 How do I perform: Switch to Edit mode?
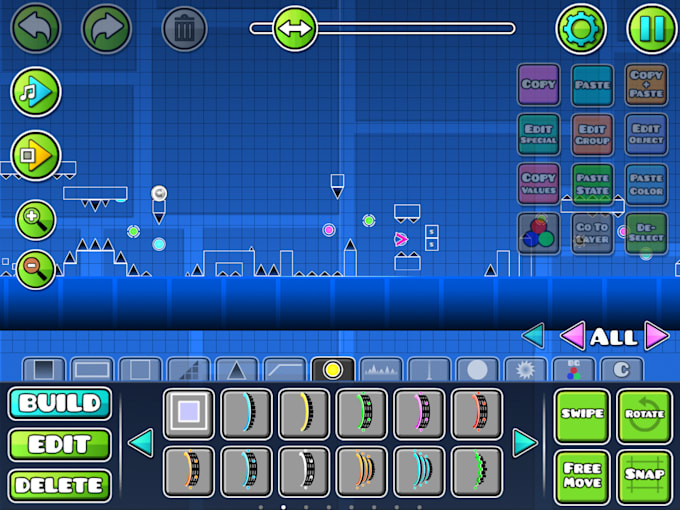point(59,445)
